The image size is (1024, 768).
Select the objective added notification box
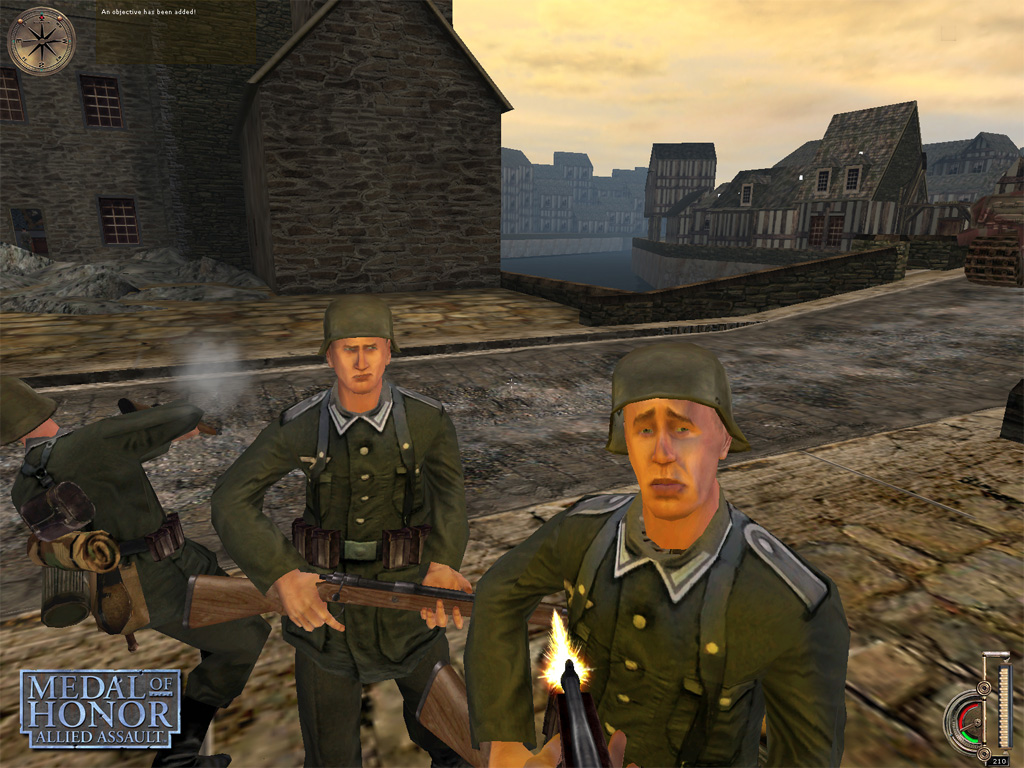pyautogui.click(x=175, y=33)
